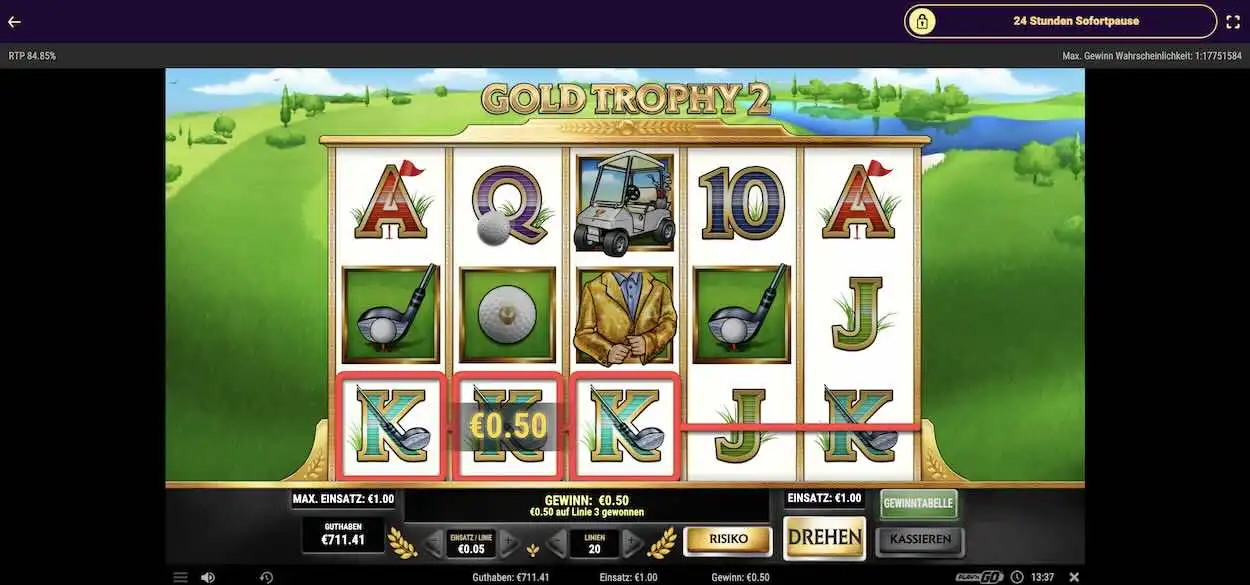Decrease number of Linien with minus
This screenshot has width=1250, height=585.
click(x=558, y=544)
